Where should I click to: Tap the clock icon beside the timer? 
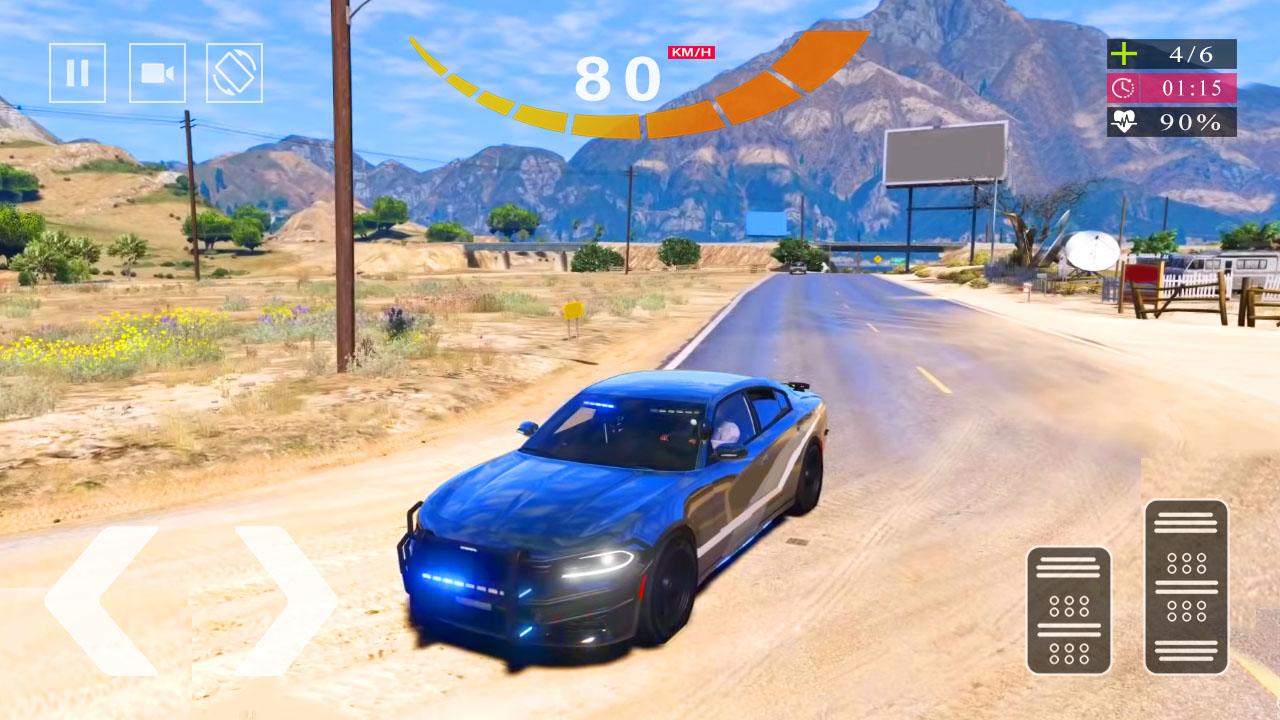(x=1125, y=90)
